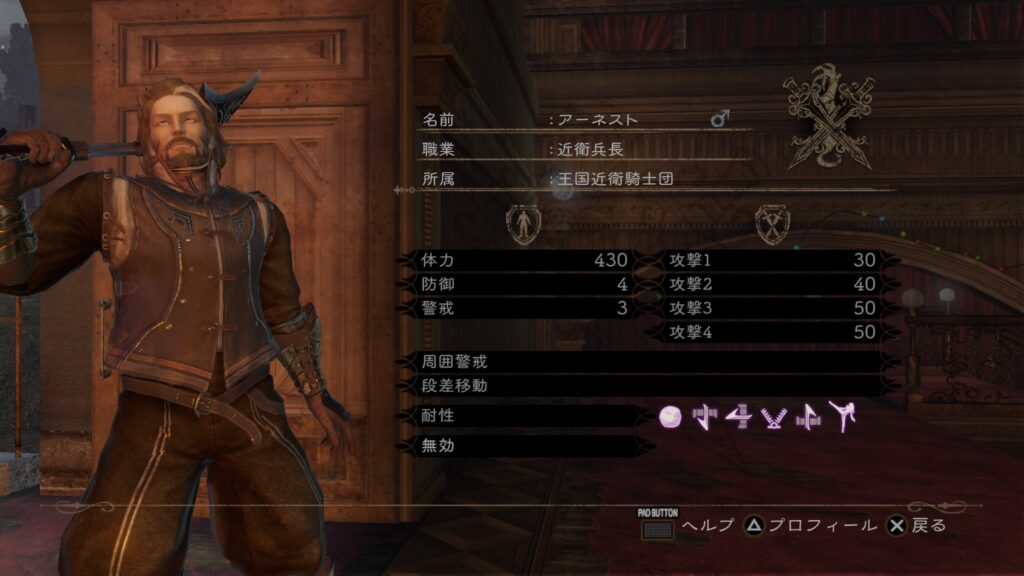
Task: Select the 名前 name row
Action: click(x=580, y=120)
